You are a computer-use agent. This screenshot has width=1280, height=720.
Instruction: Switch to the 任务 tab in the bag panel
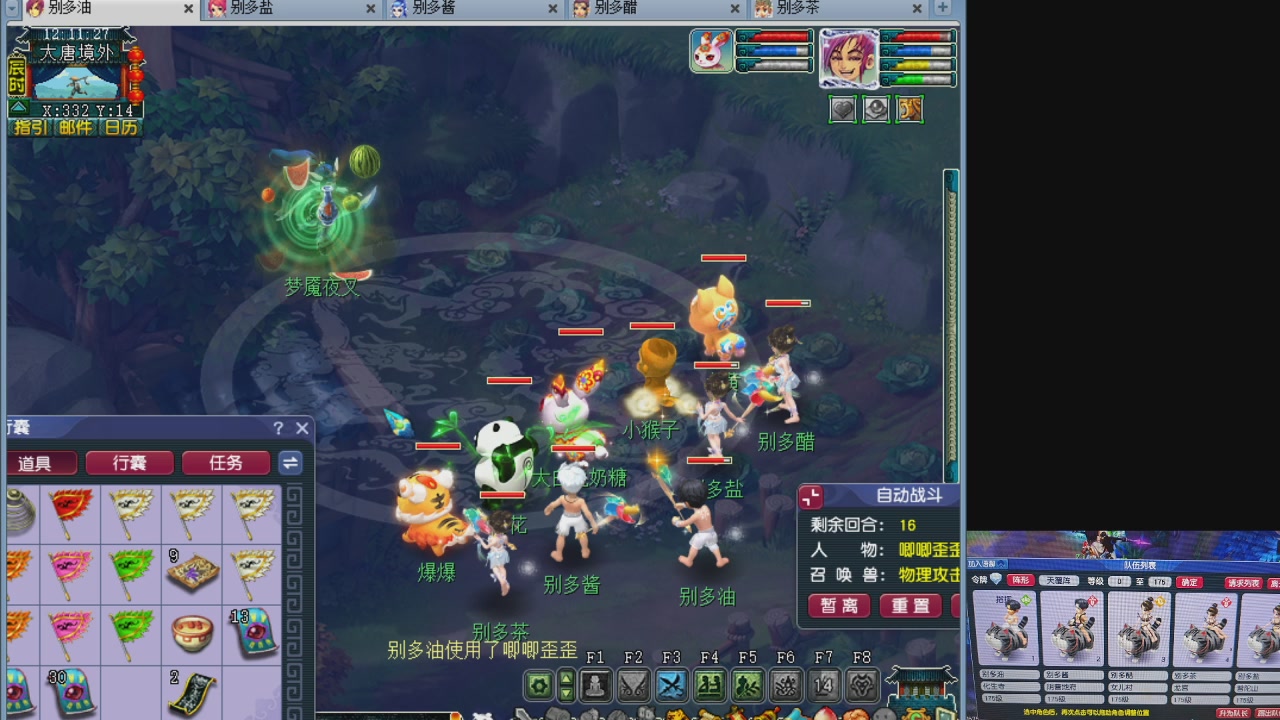coord(226,463)
